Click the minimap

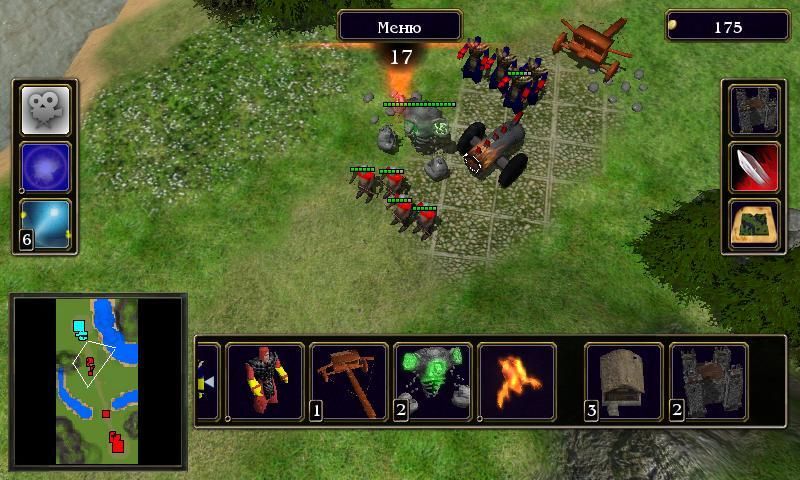click(97, 381)
